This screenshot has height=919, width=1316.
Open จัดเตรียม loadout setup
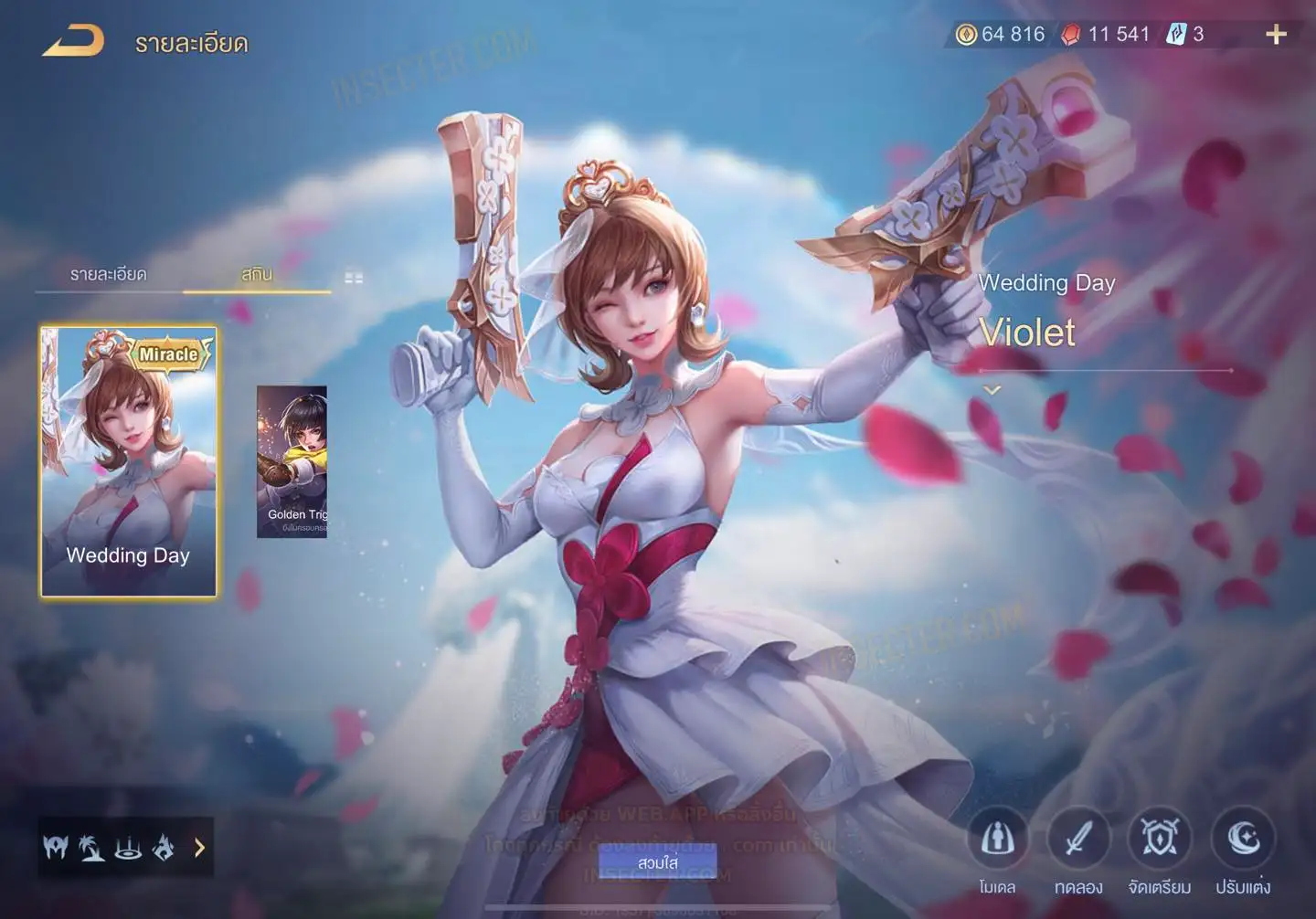coord(1160,839)
